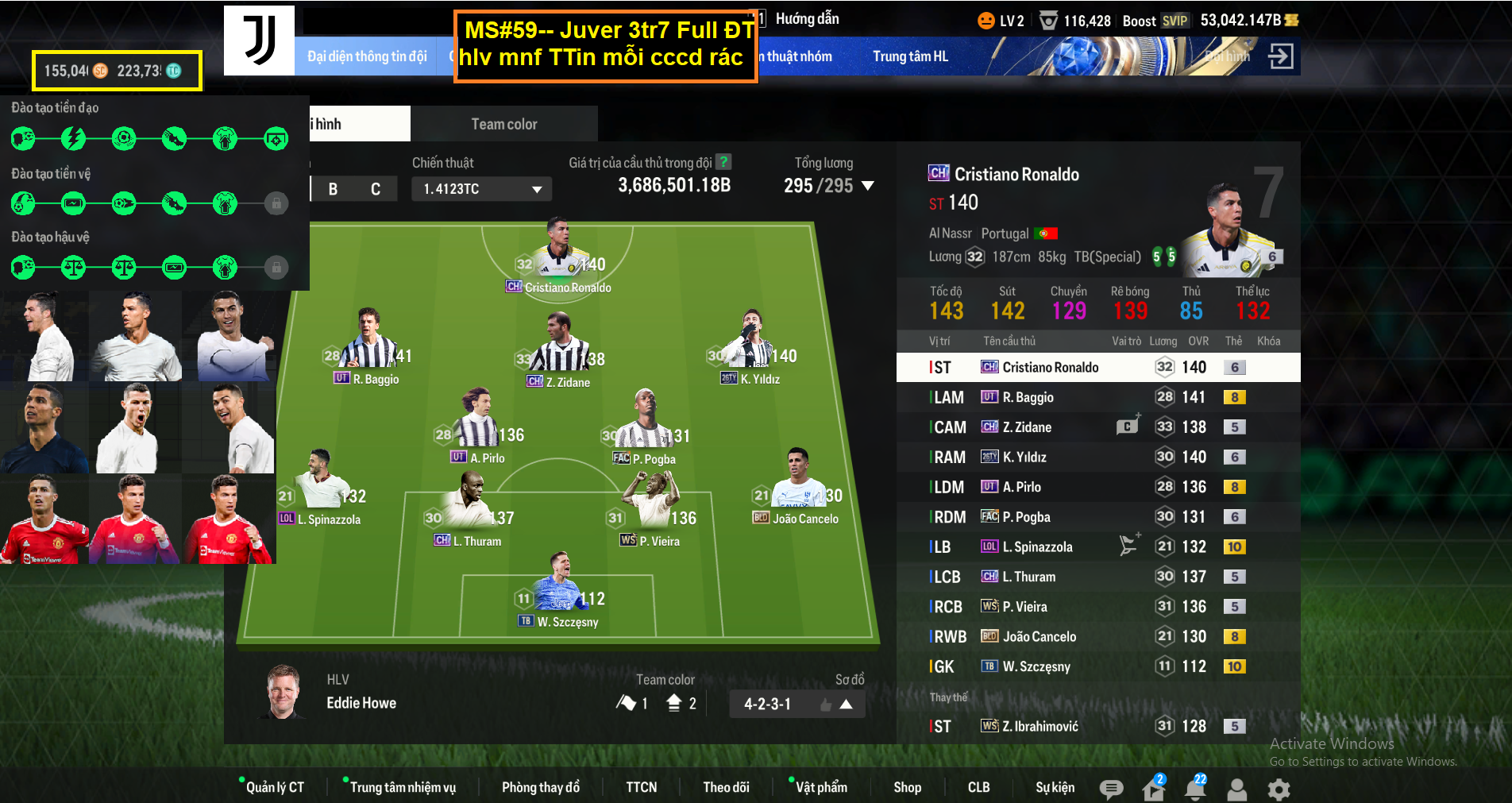The width and height of the screenshot is (1512, 803).
Task: Toggle captain badge on Z. Zidane row
Action: [x=1128, y=427]
